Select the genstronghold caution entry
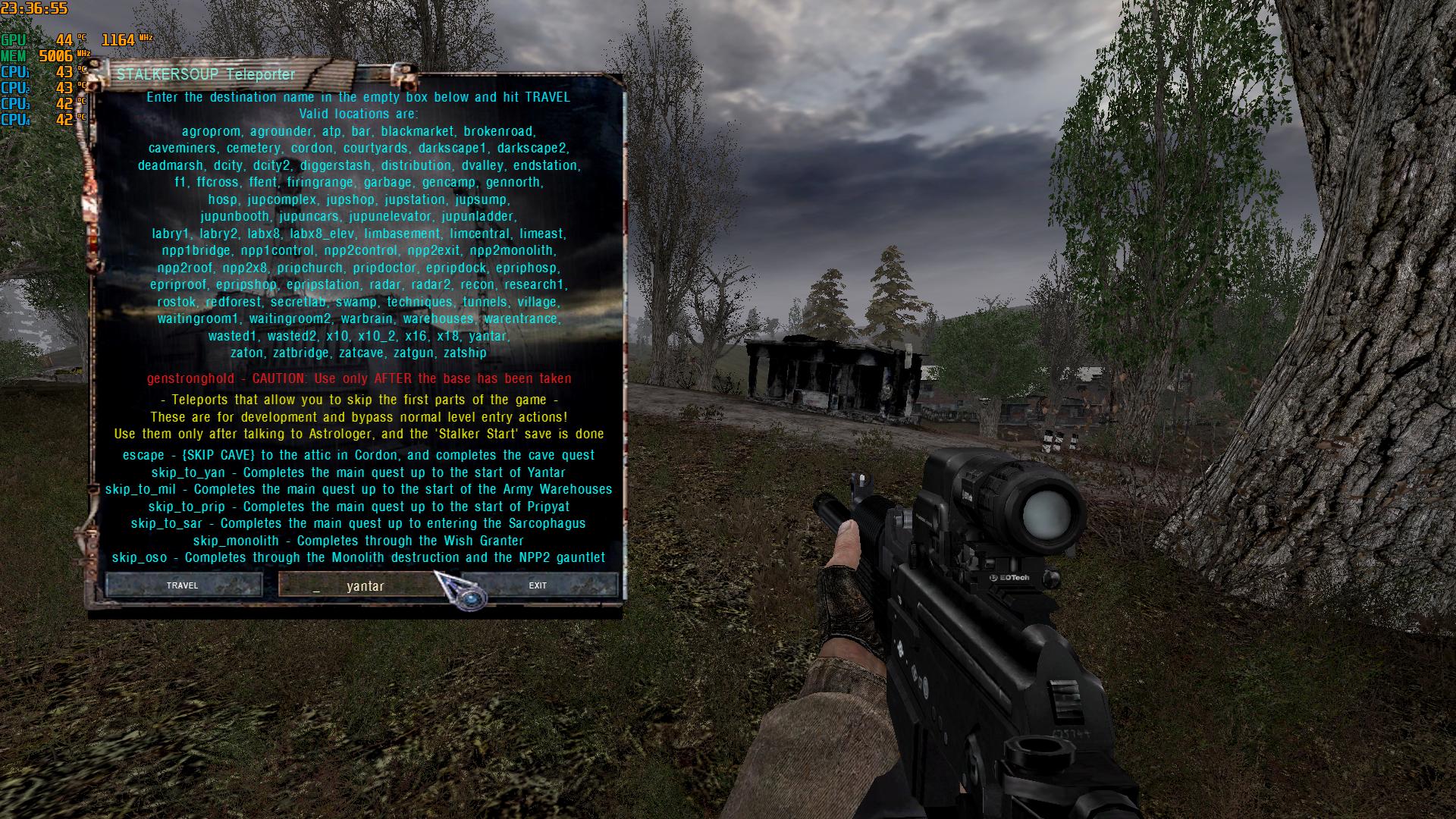 coord(359,379)
